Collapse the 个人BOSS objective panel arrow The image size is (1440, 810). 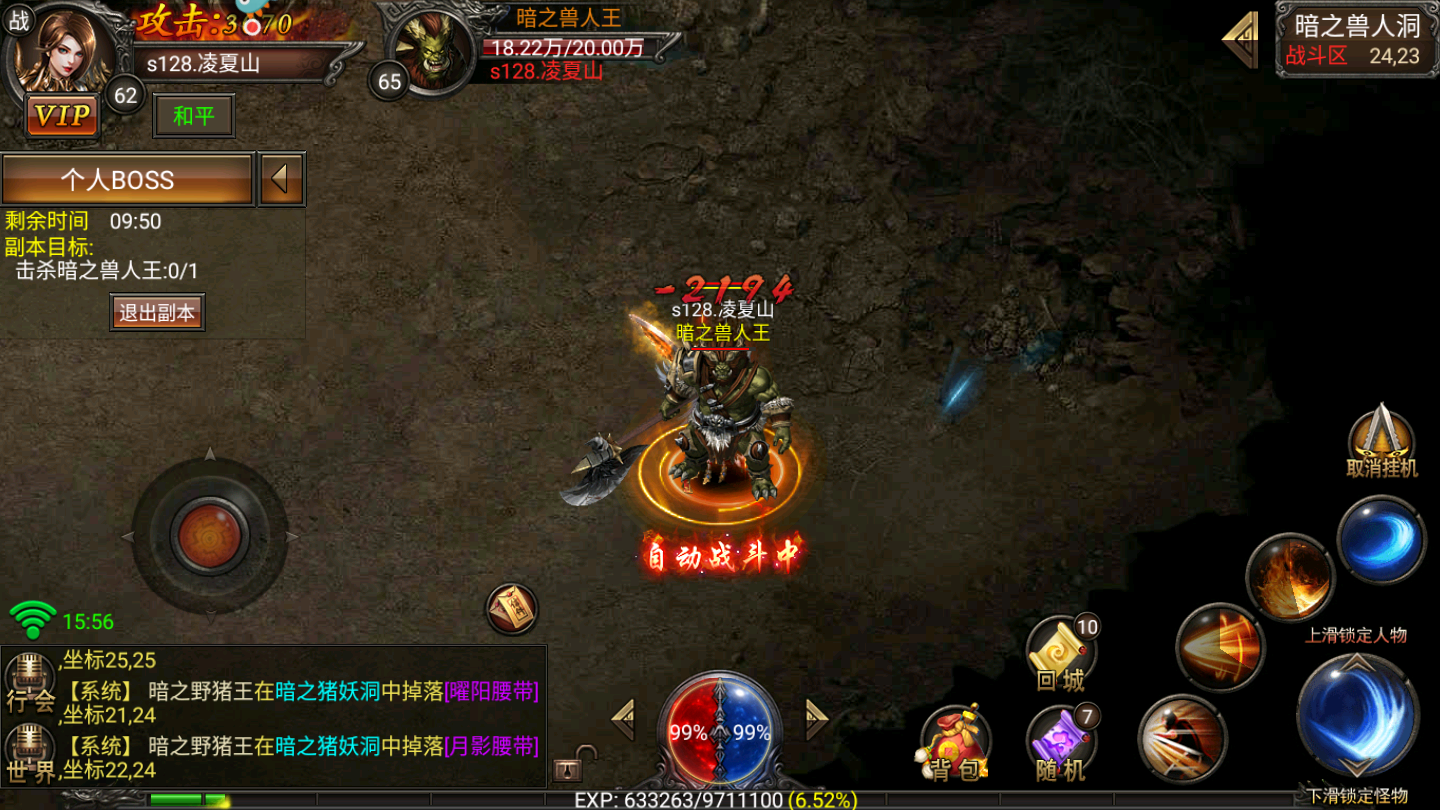tap(281, 180)
